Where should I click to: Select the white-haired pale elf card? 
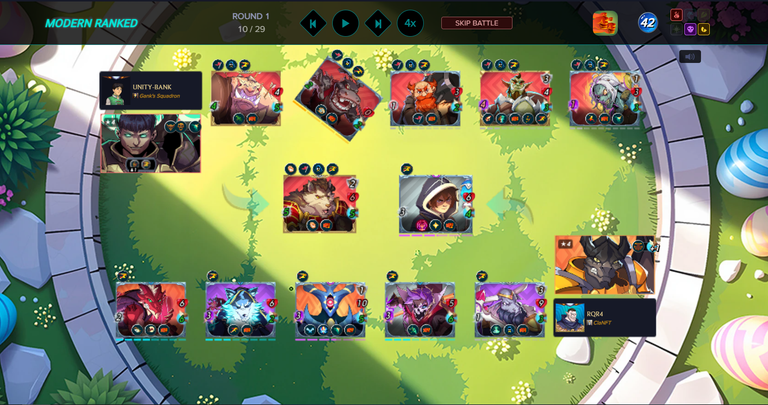pyautogui.click(x=604, y=98)
